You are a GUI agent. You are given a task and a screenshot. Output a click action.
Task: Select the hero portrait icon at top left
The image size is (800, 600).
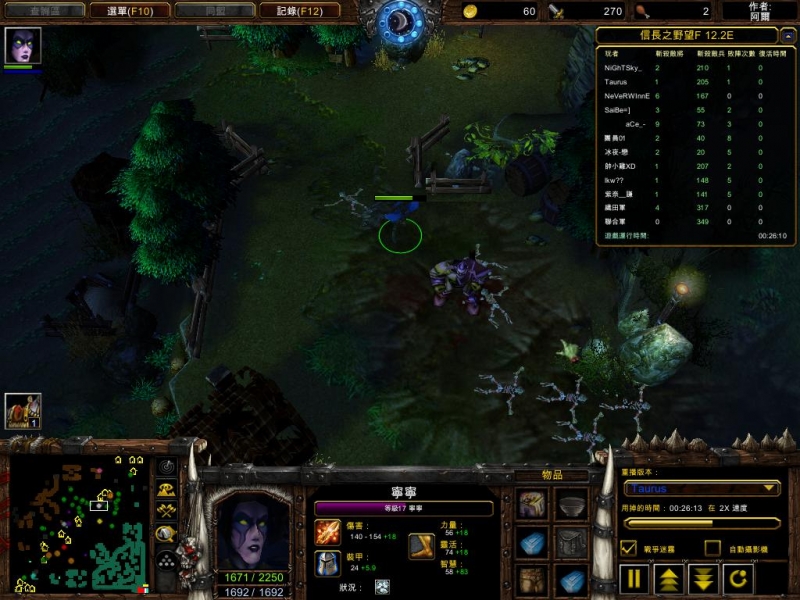[21, 46]
